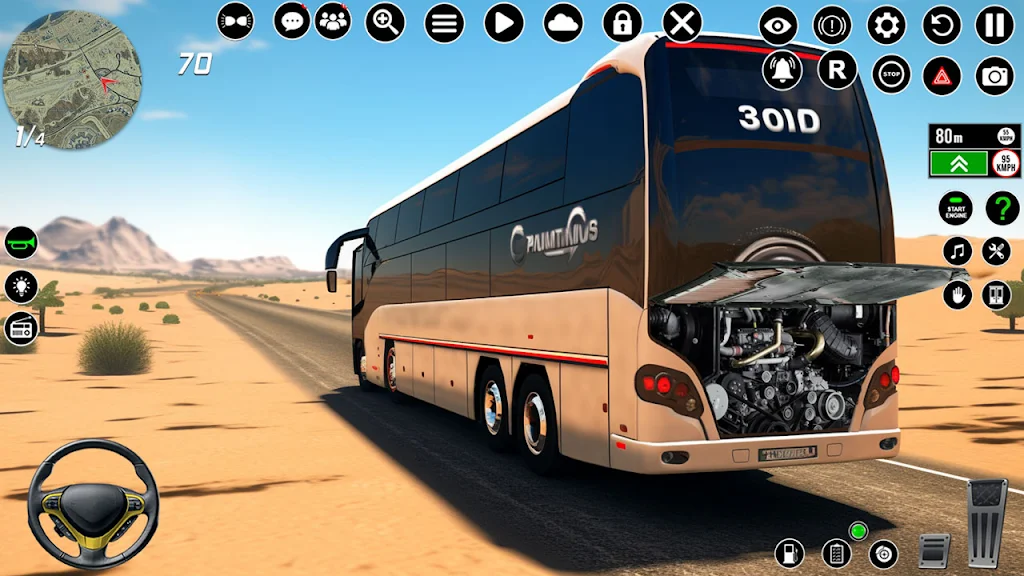The height and width of the screenshot is (576, 1024).
Task: Toggle the bus door button
Action: pyautogui.click(x=996, y=295)
